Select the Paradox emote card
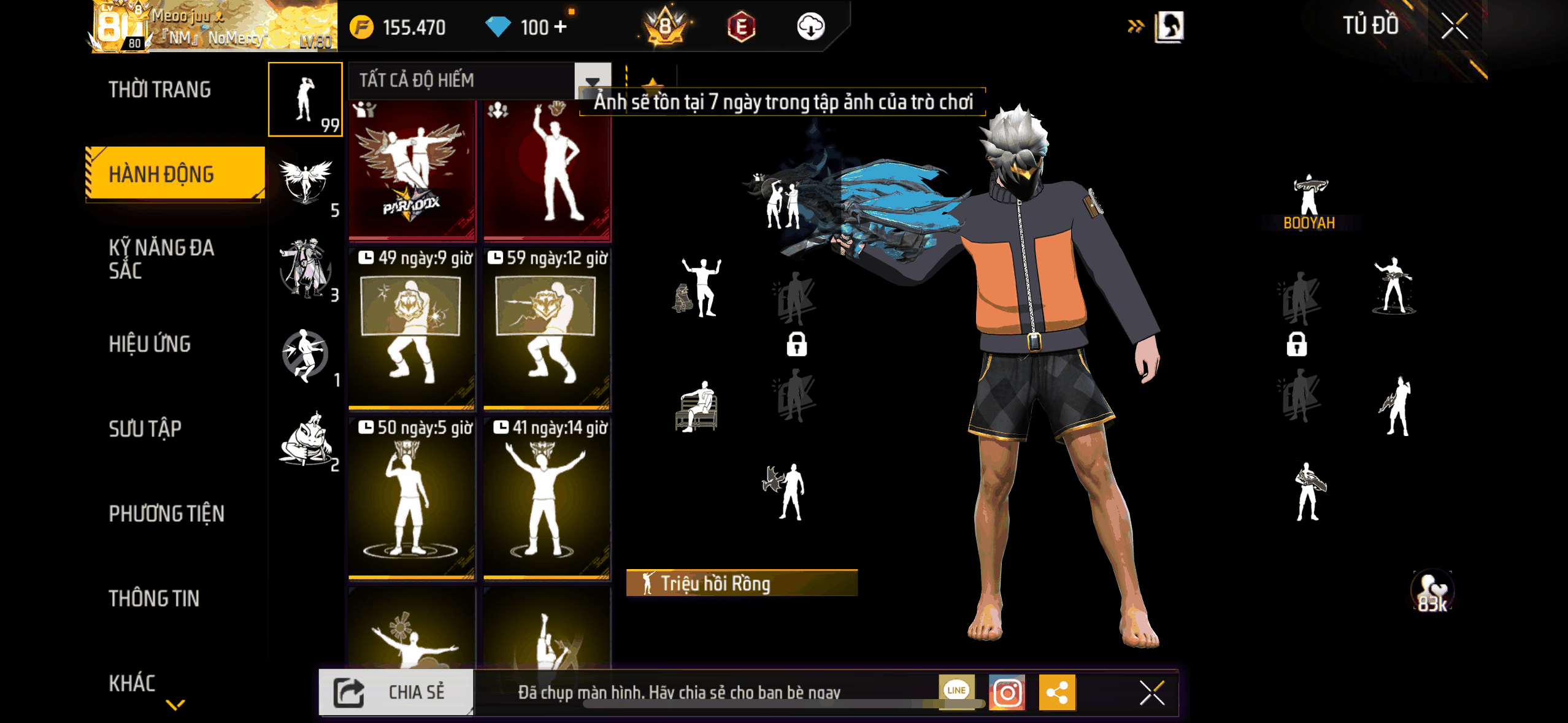Image resolution: width=1568 pixels, height=723 pixels. pyautogui.click(x=412, y=170)
